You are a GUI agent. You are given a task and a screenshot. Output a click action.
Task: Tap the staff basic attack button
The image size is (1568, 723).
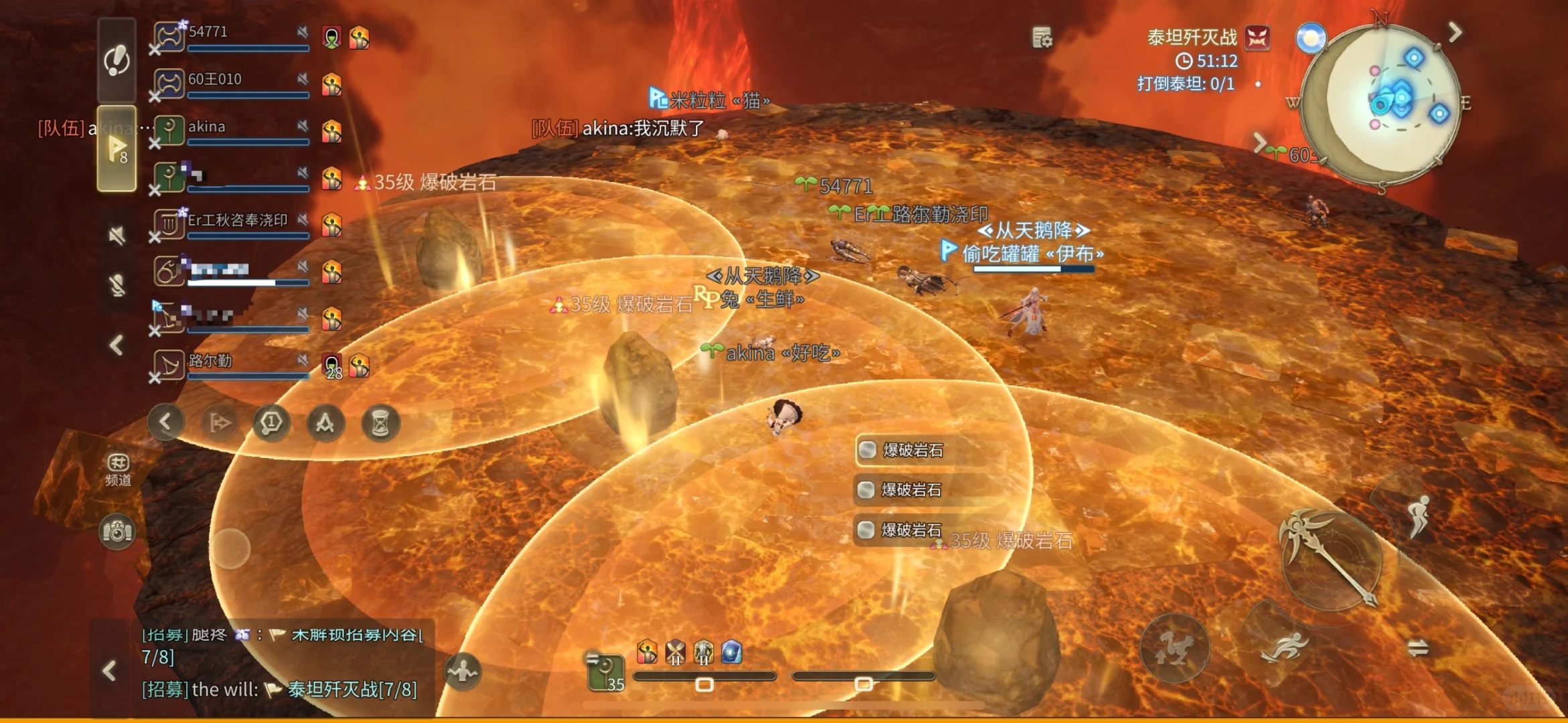(1330, 559)
